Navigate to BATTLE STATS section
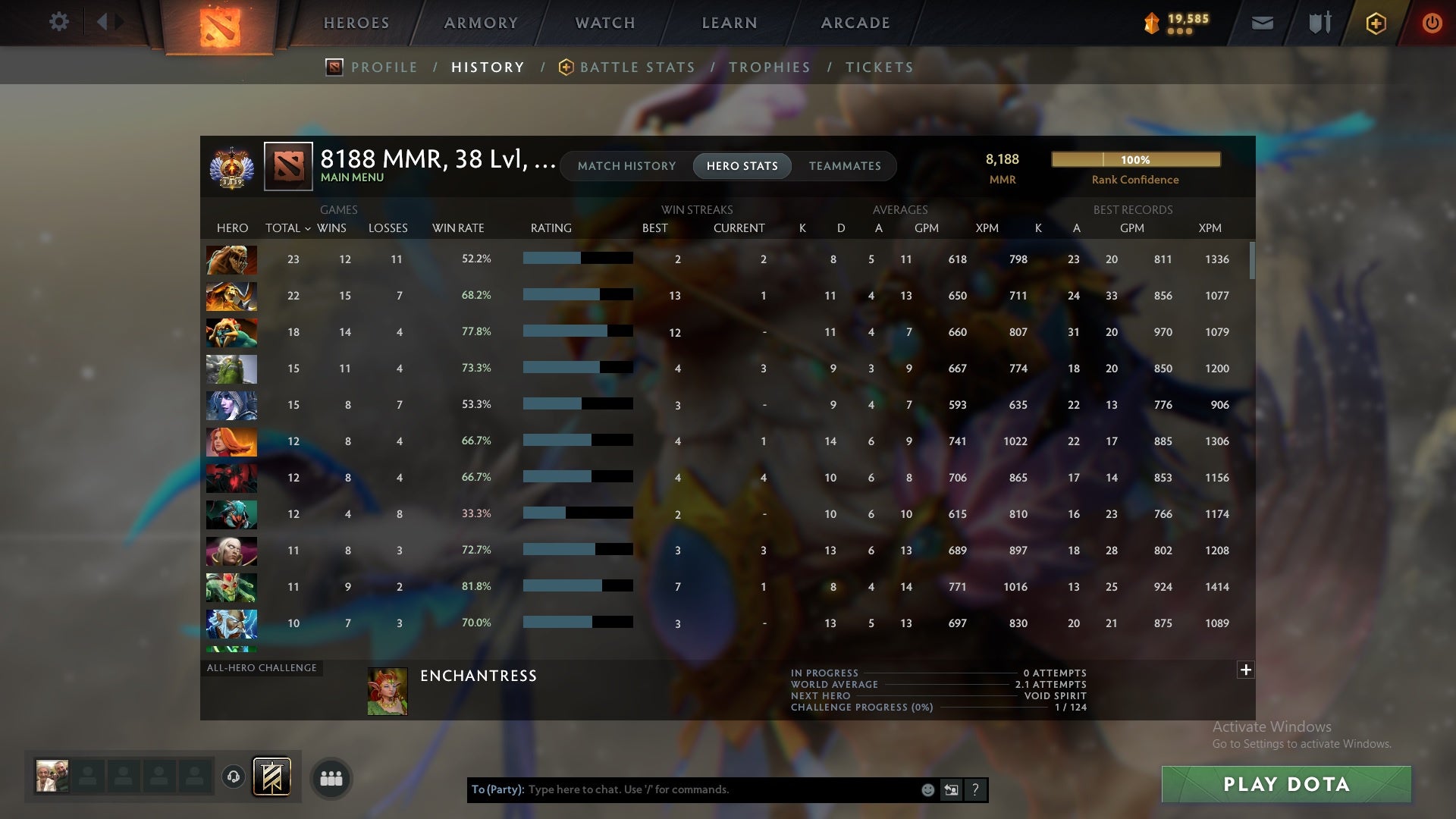 [637, 67]
